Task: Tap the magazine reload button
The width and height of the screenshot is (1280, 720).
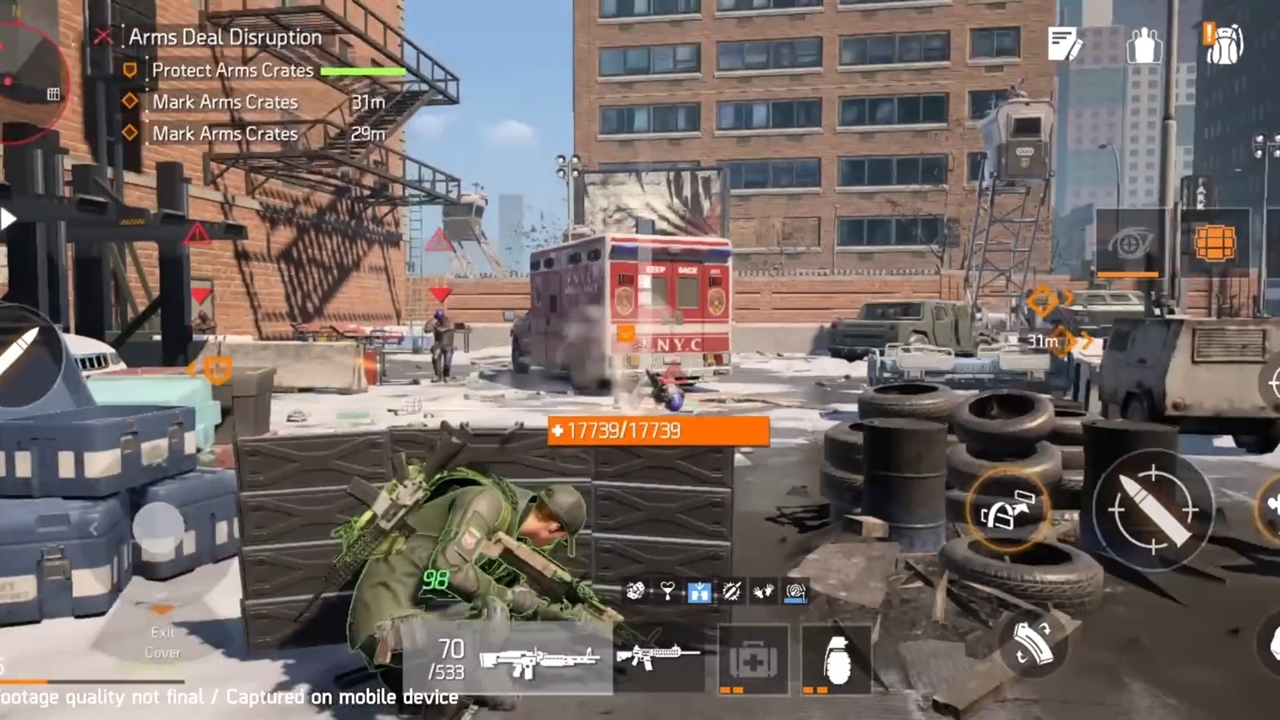Action: point(1032,643)
